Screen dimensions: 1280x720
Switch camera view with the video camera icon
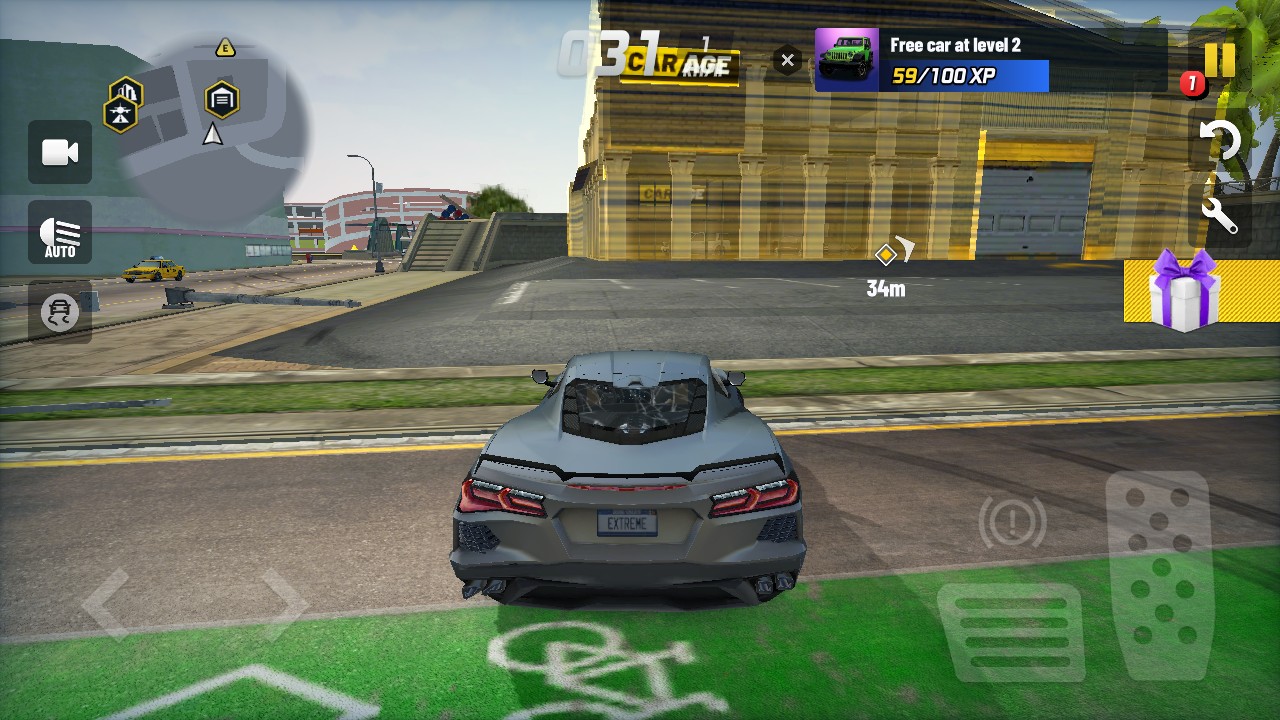[60, 152]
